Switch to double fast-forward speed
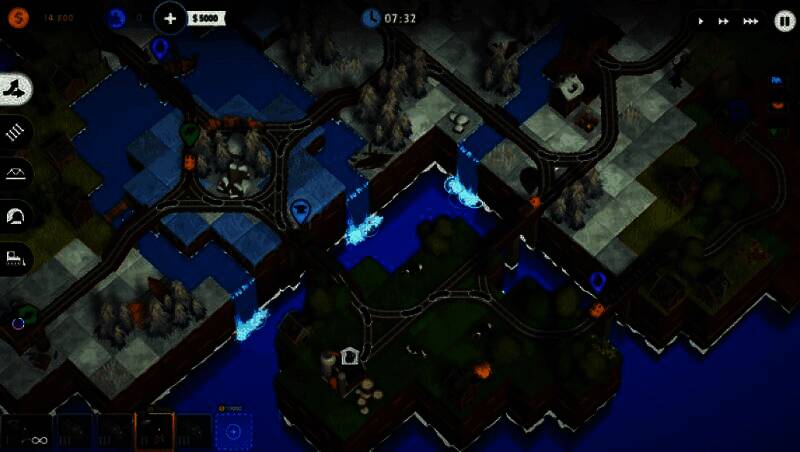The height and width of the screenshot is (452, 800). click(x=723, y=20)
